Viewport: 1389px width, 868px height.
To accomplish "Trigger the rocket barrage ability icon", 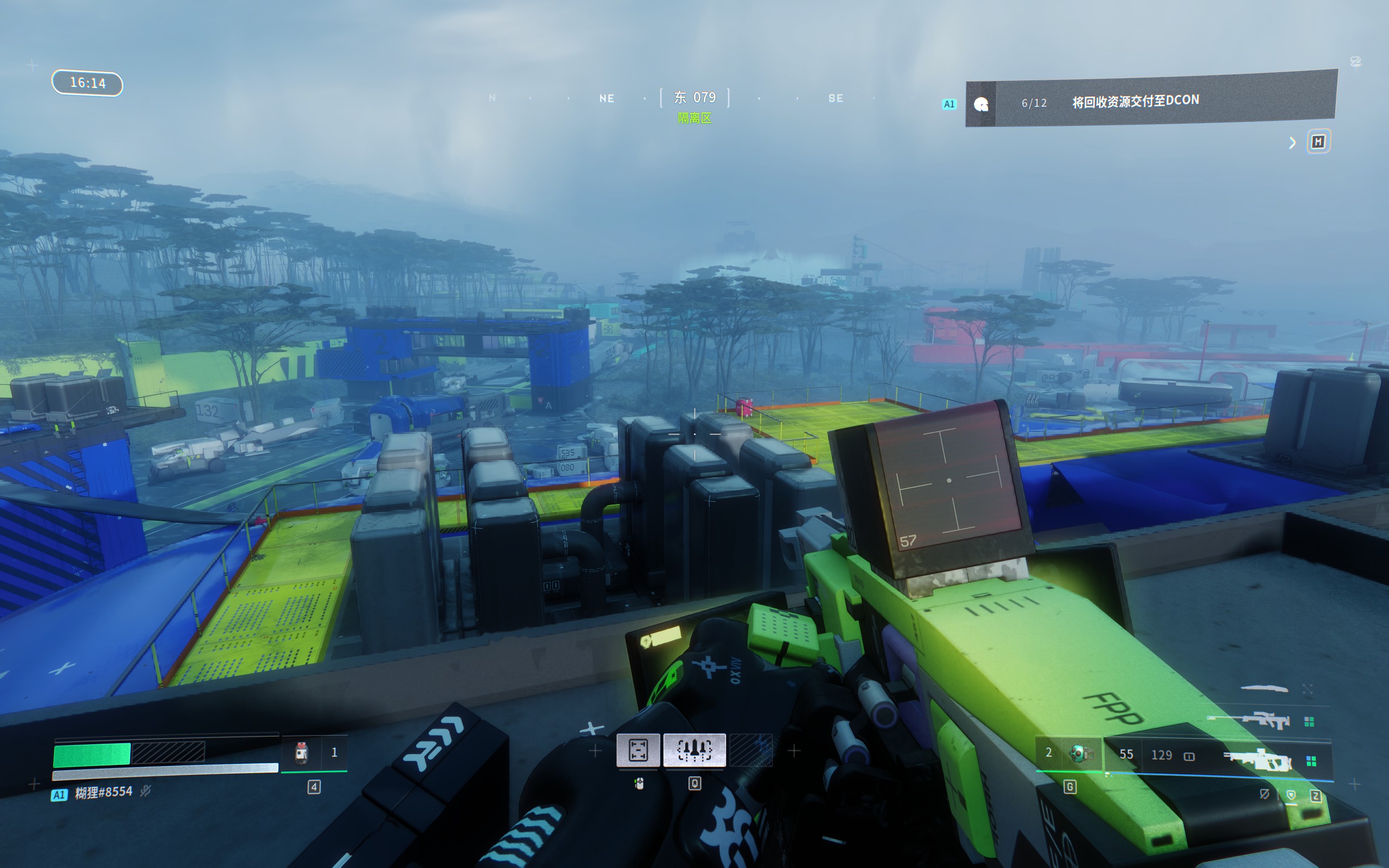I will (x=694, y=750).
